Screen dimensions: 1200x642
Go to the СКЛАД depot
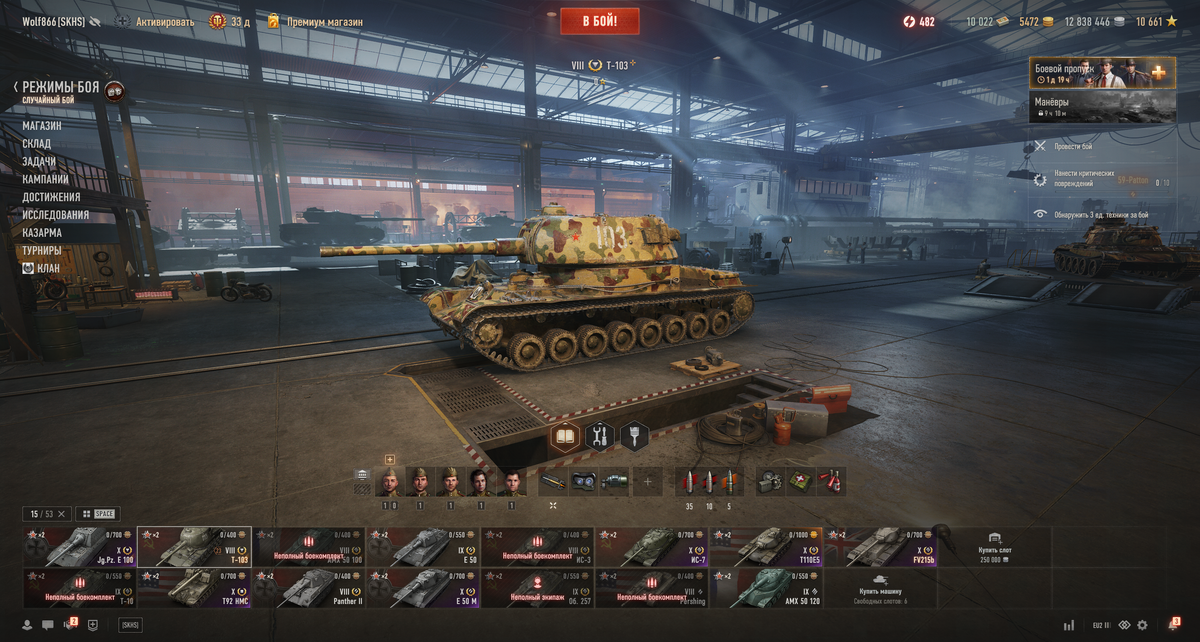37,144
